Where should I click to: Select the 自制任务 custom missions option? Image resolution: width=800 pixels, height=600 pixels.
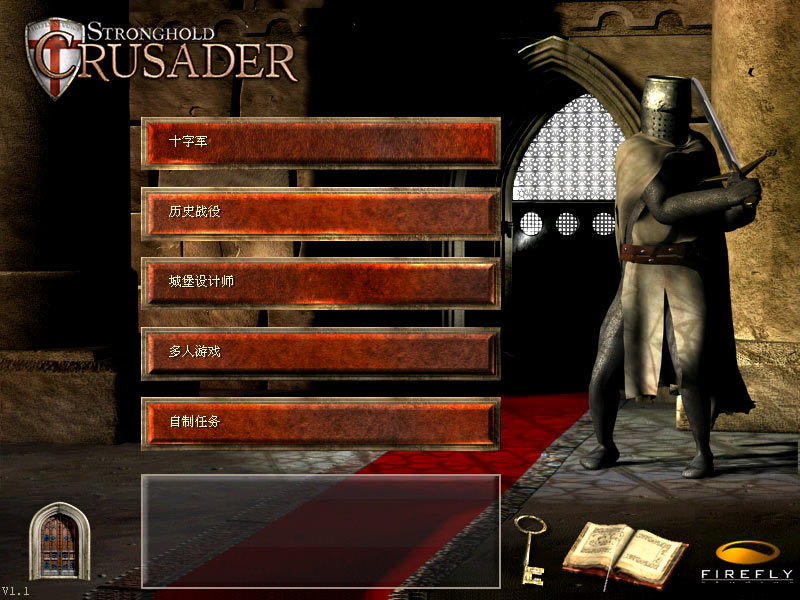pos(320,423)
